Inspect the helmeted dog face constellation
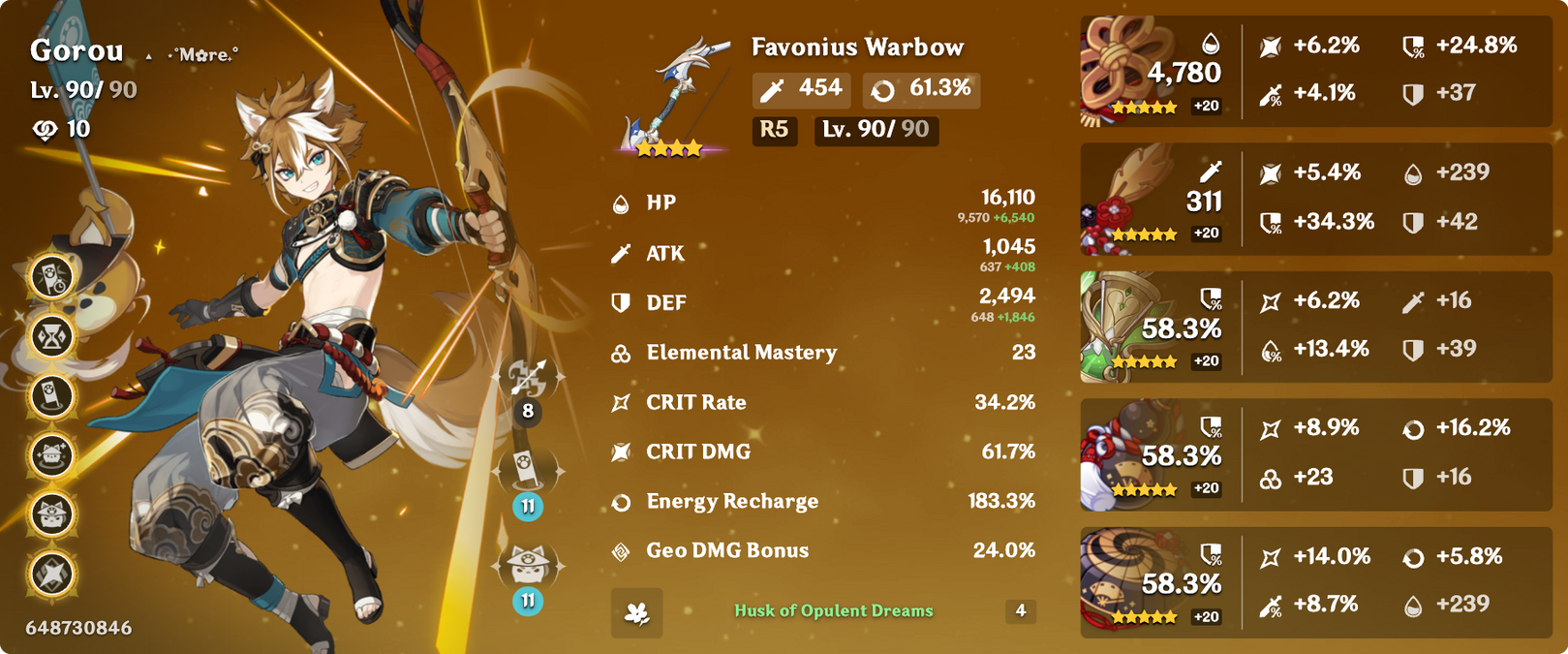 [52, 514]
